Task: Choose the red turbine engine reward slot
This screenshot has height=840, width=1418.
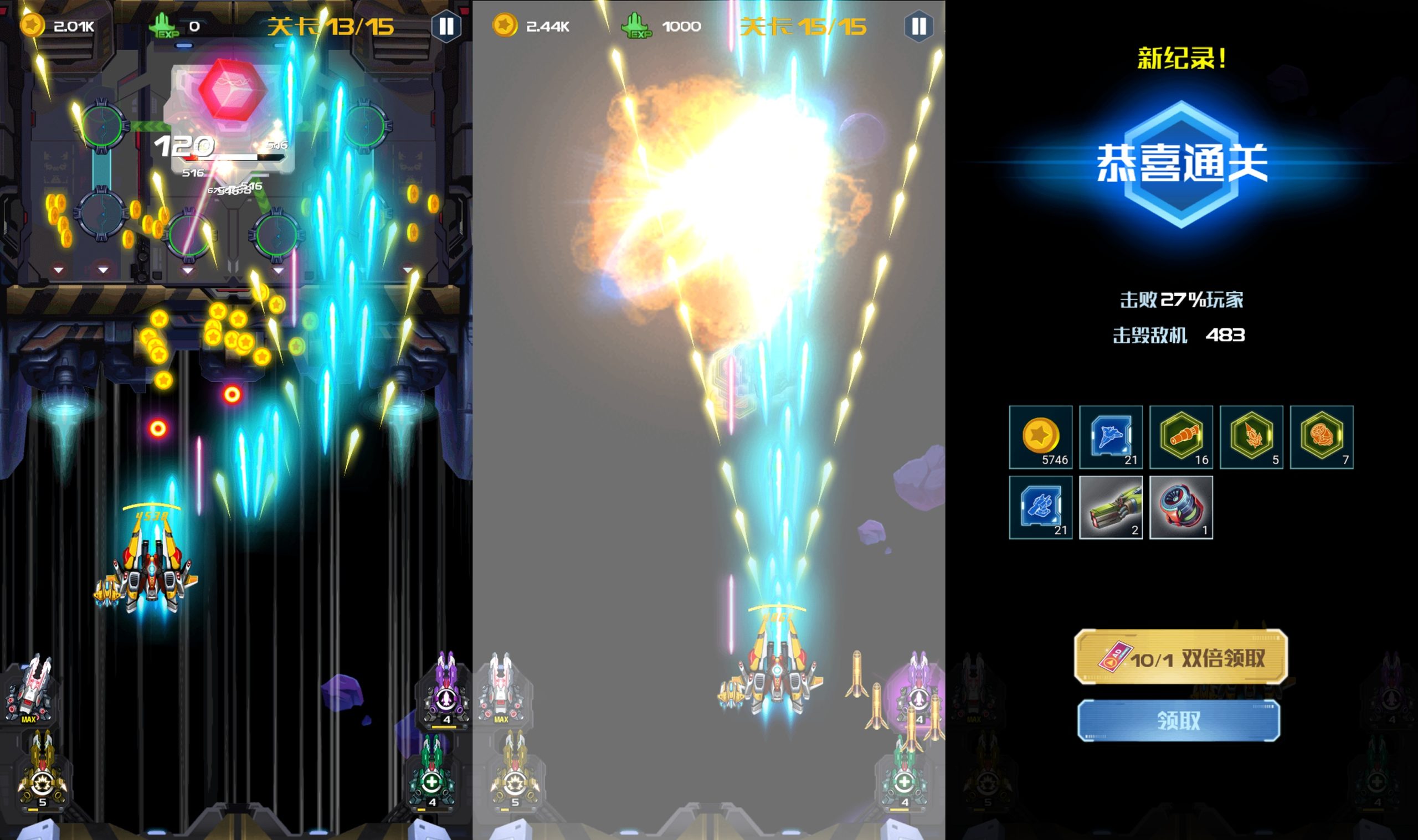Action: [1181, 507]
